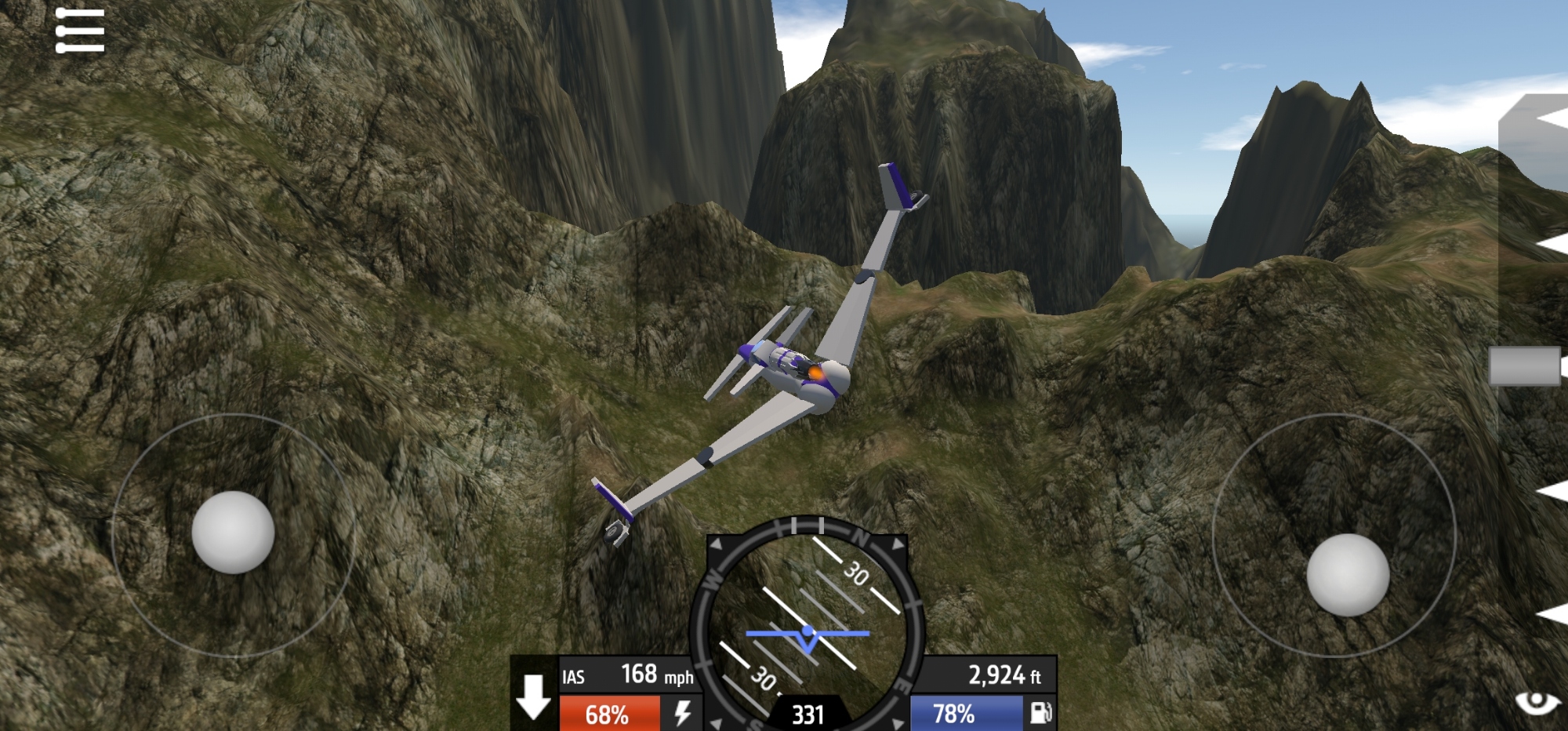This screenshot has width=1568, height=731.
Task: Tap the left joystick knob
Action: pyautogui.click(x=233, y=532)
